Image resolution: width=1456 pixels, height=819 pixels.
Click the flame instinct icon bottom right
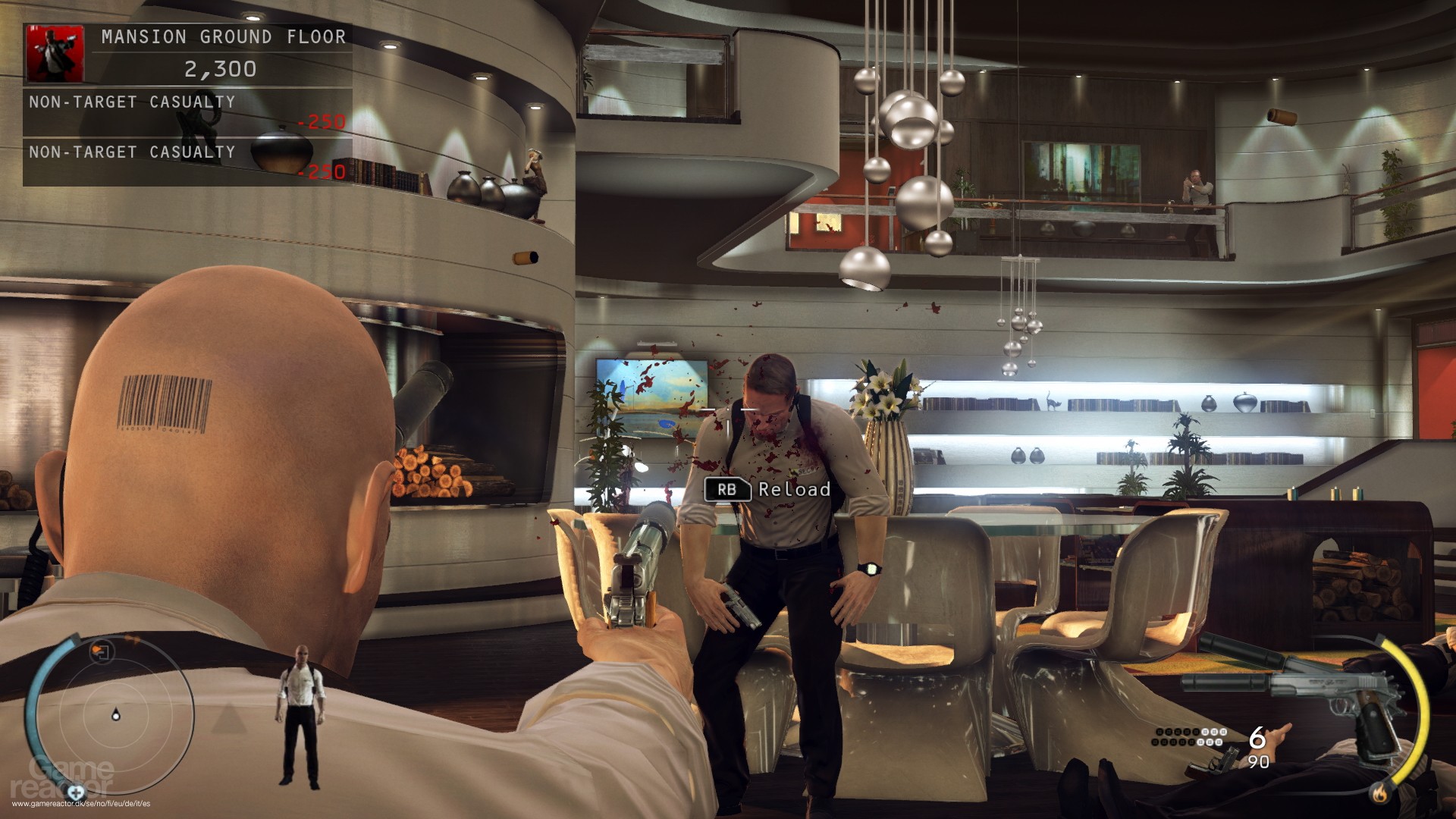pyautogui.click(x=1381, y=792)
